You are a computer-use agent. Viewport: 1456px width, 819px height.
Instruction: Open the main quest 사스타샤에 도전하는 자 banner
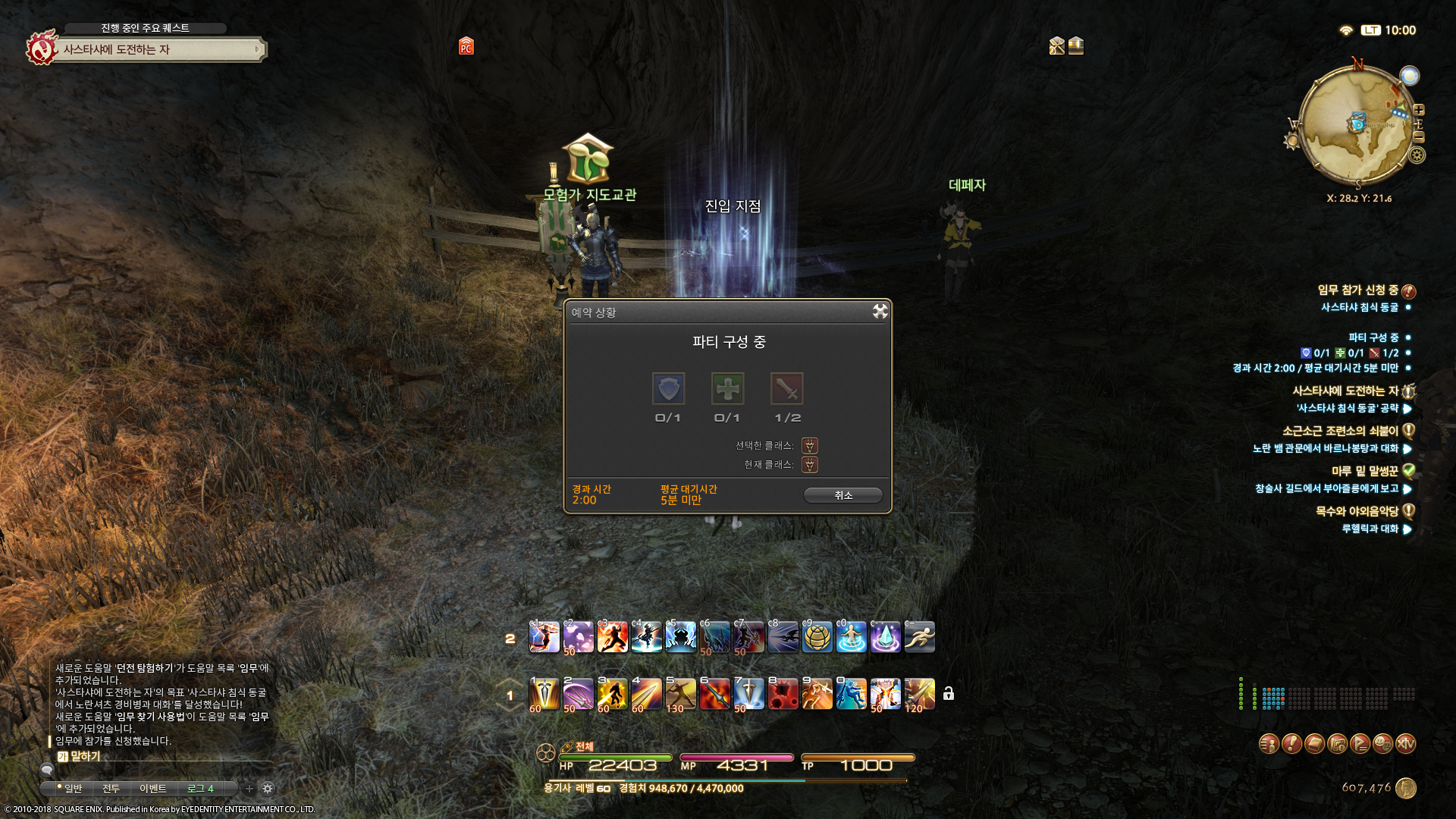159,50
